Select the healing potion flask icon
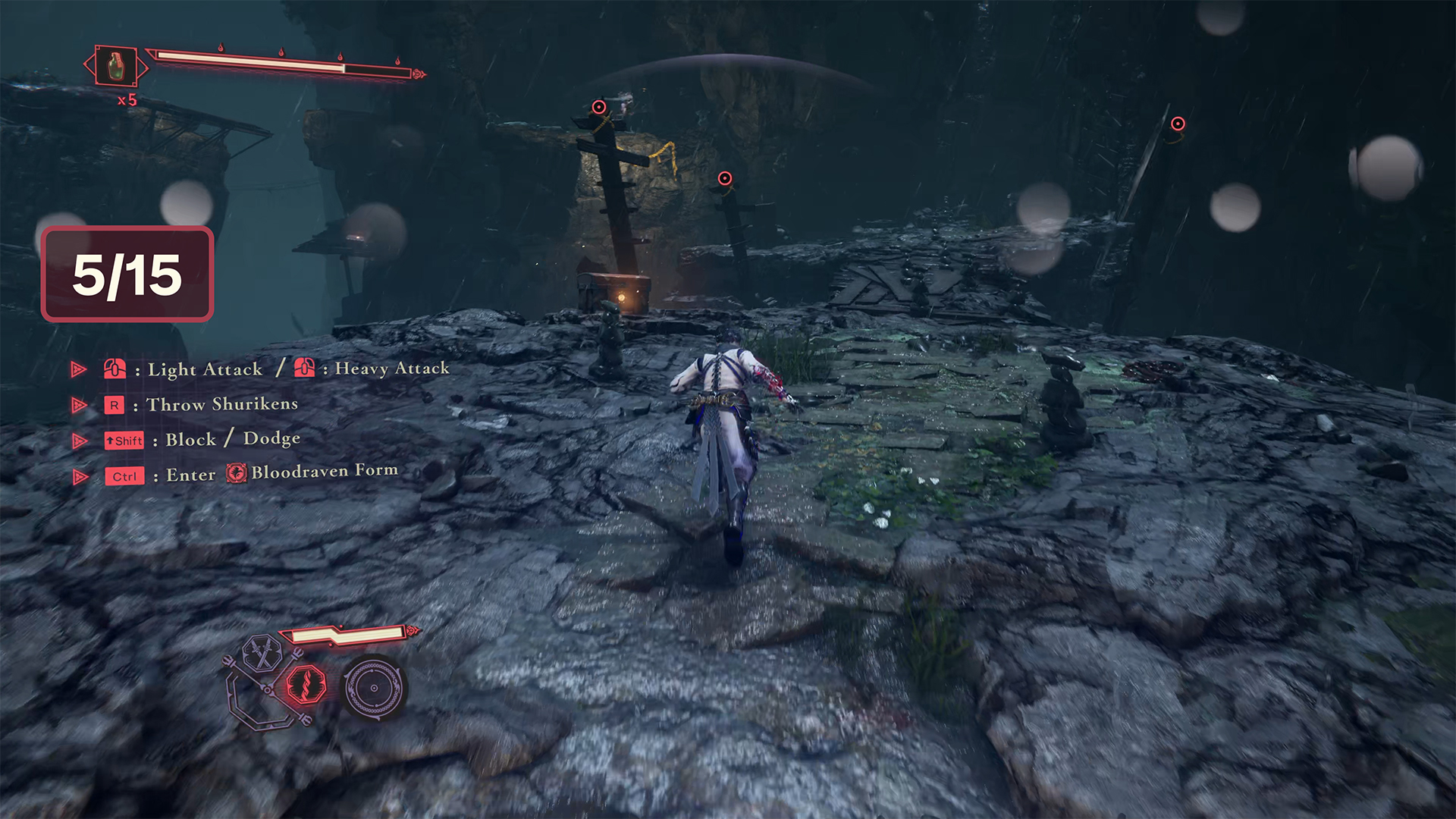 (x=115, y=66)
